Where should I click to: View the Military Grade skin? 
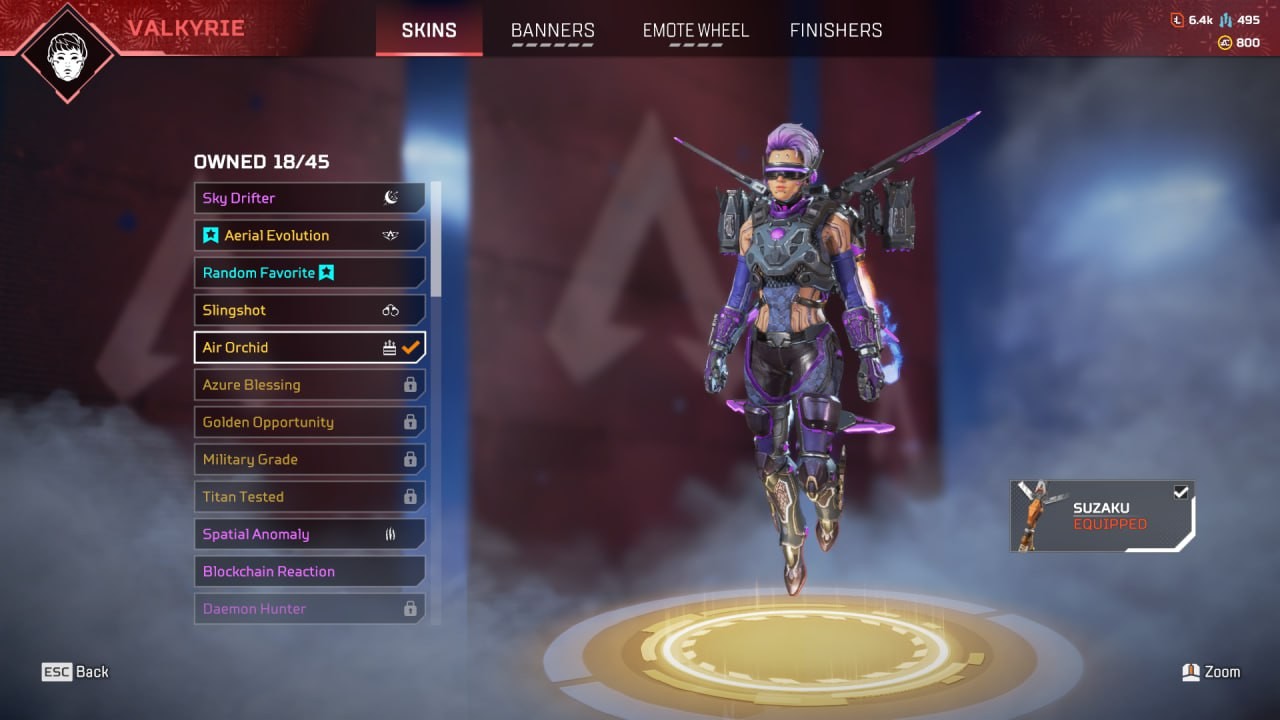pyautogui.click(x=309, y=459)
